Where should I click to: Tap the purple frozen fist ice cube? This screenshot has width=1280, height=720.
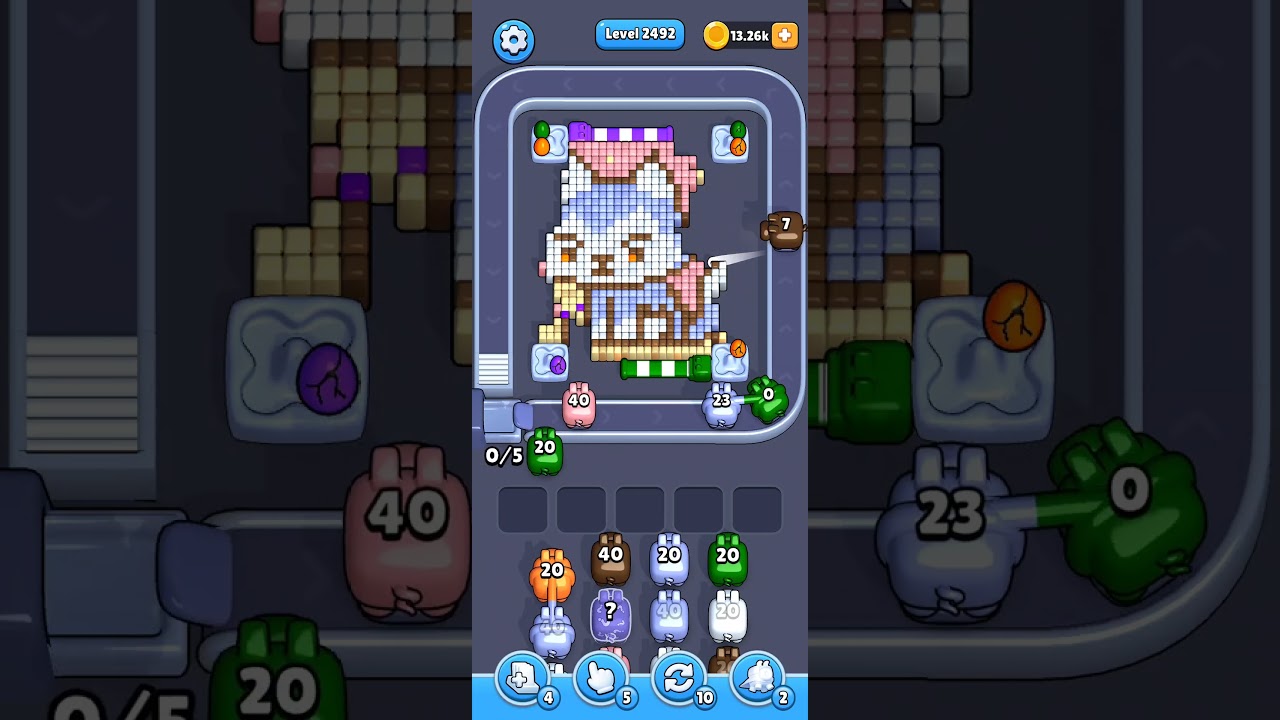click(548, 363)
